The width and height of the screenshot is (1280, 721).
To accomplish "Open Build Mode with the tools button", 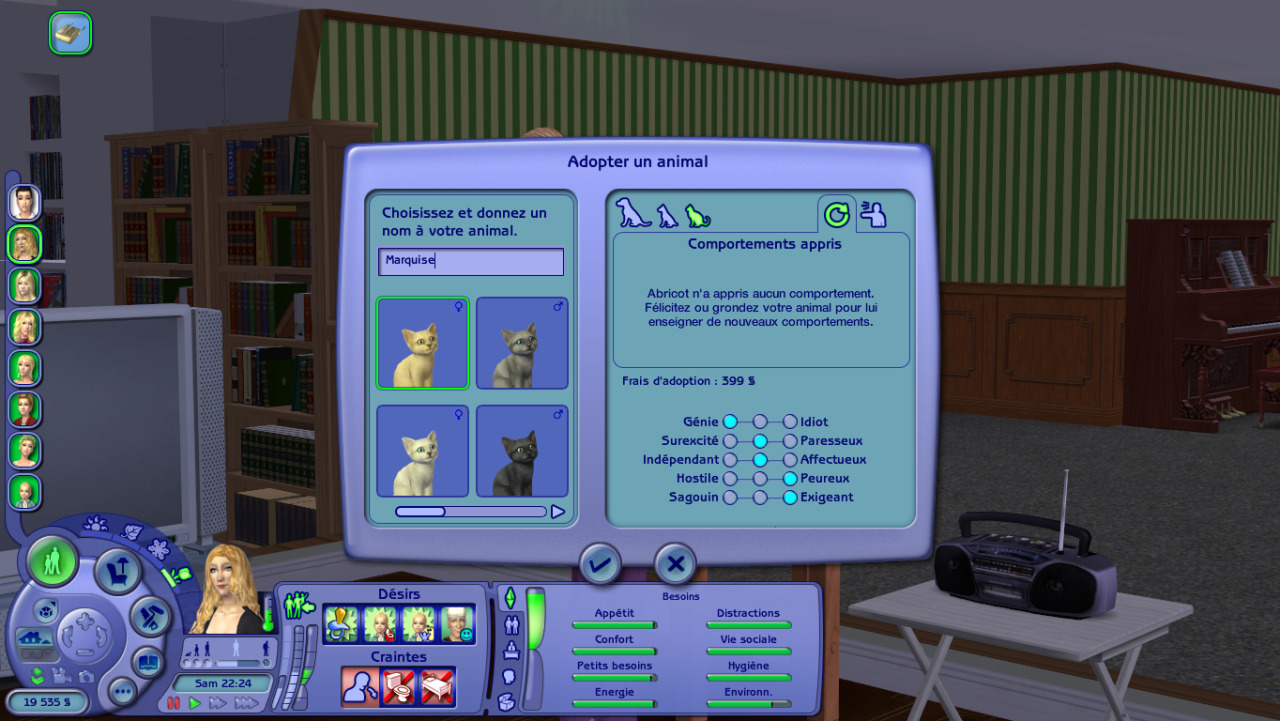I will tap(149, 615).
